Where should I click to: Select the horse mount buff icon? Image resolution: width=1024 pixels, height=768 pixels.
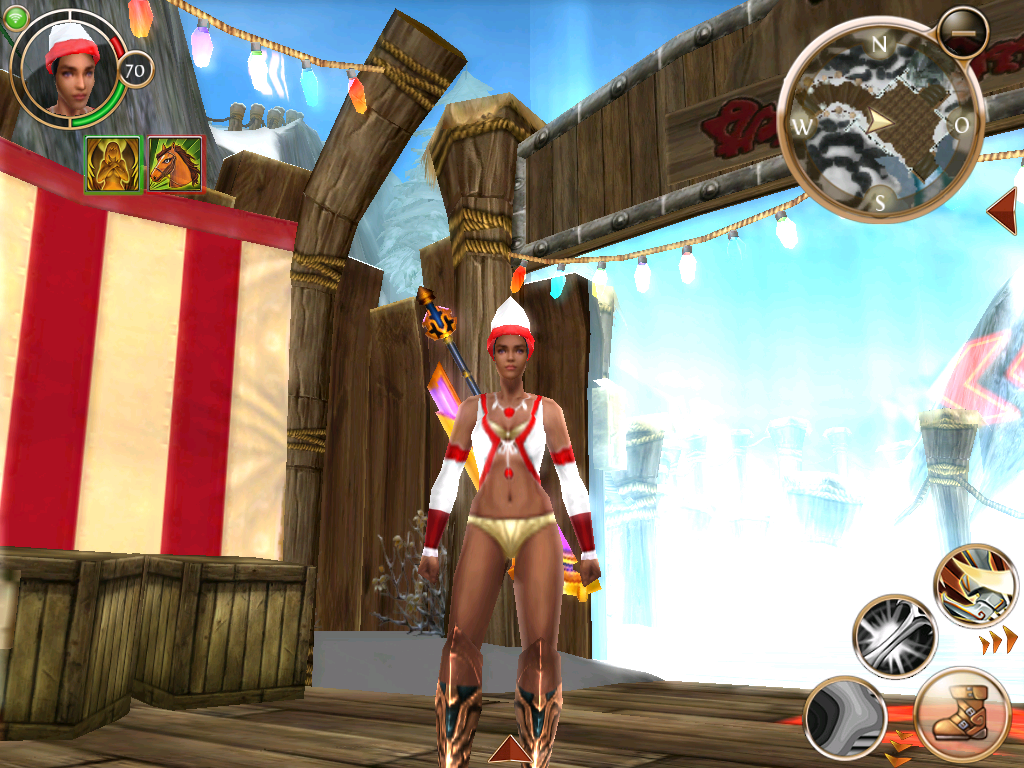pyautogui.click(x=175, y=164)
